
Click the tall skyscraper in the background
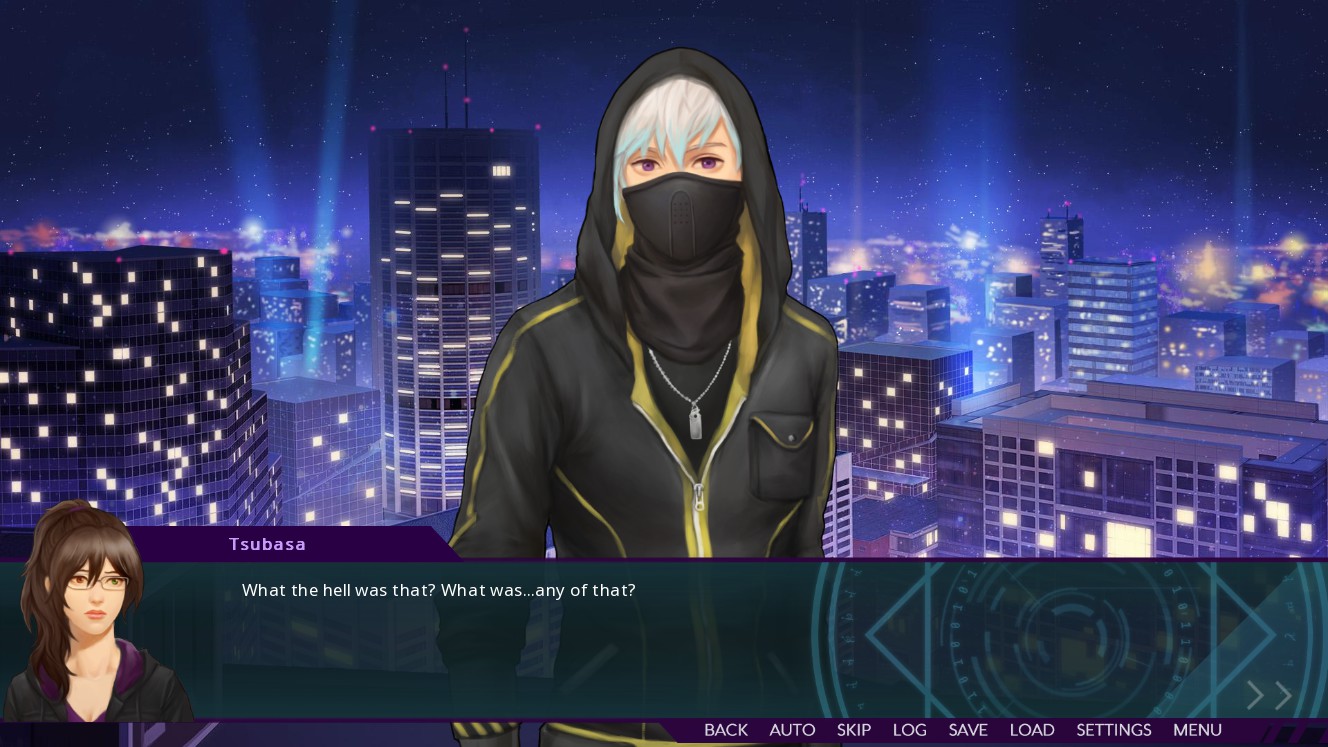point(455,300)
